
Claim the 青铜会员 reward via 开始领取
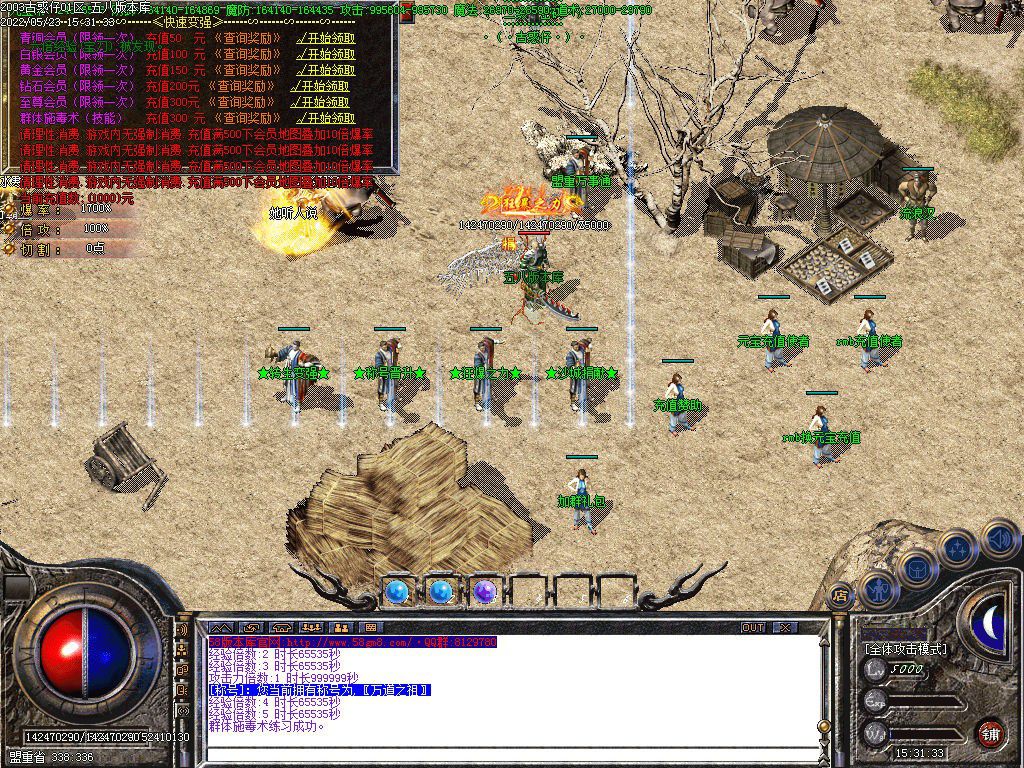327,39
